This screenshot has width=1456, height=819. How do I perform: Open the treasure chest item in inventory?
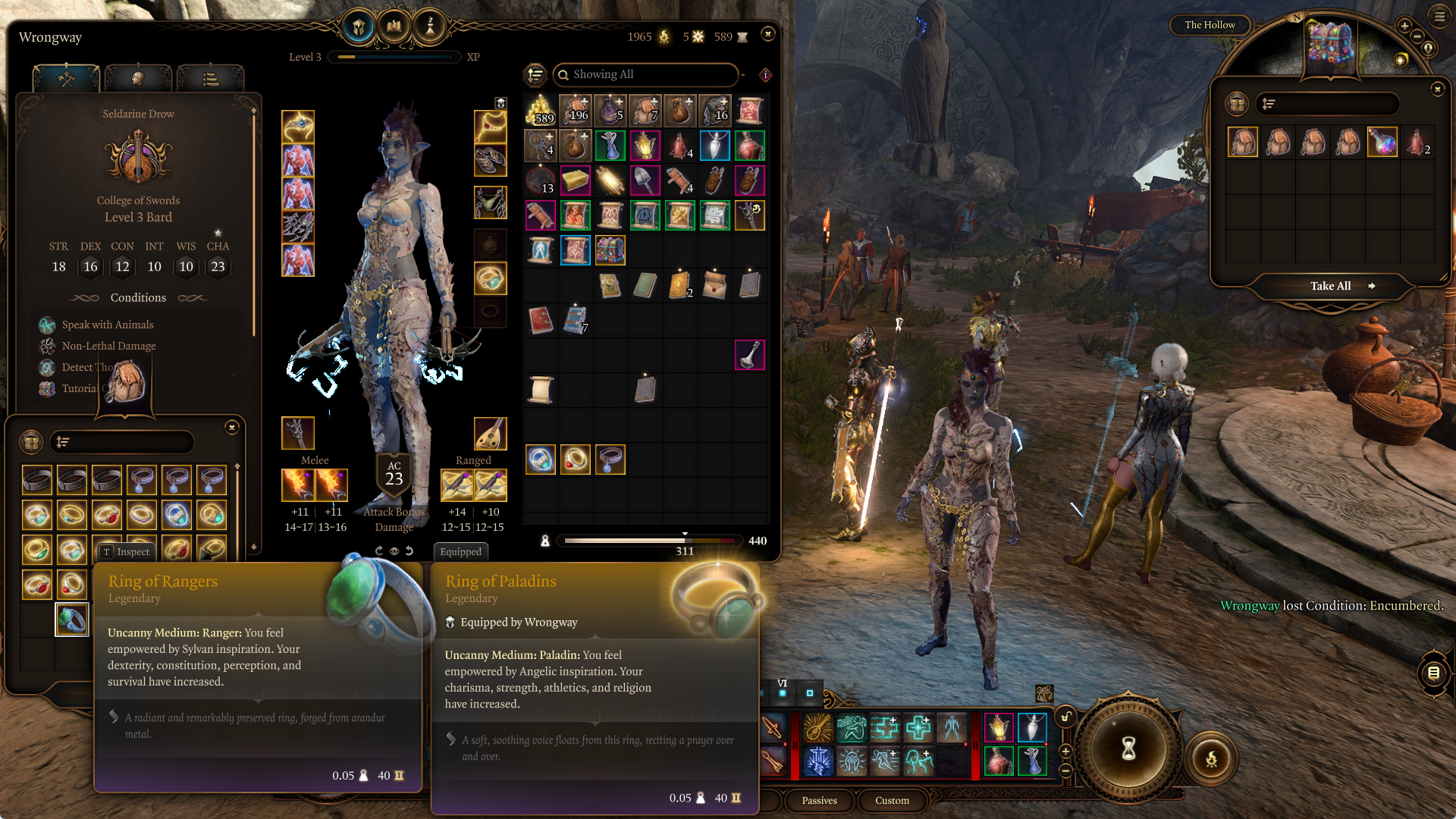coord(610,250)
